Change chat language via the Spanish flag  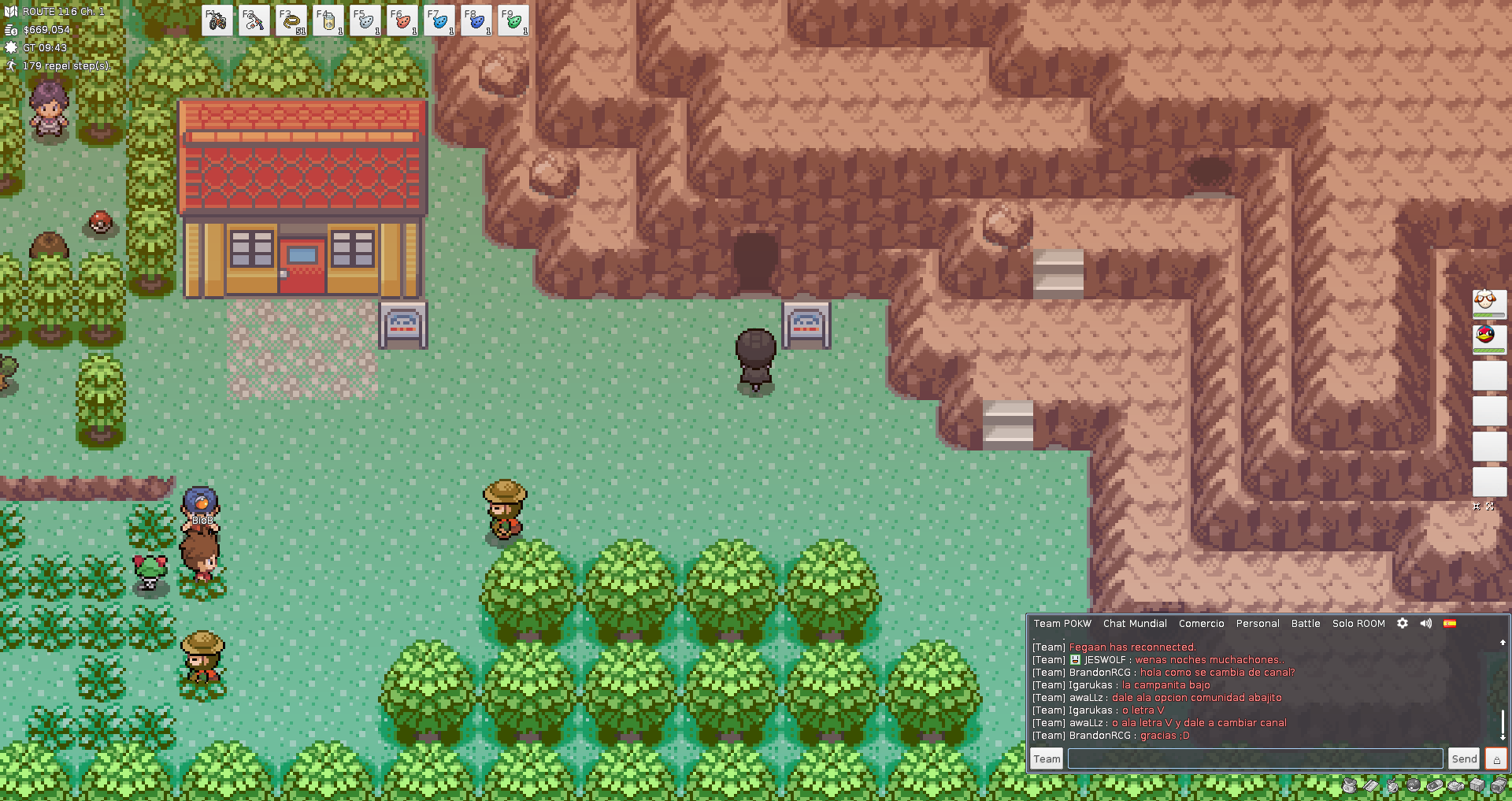[1450, 623]
